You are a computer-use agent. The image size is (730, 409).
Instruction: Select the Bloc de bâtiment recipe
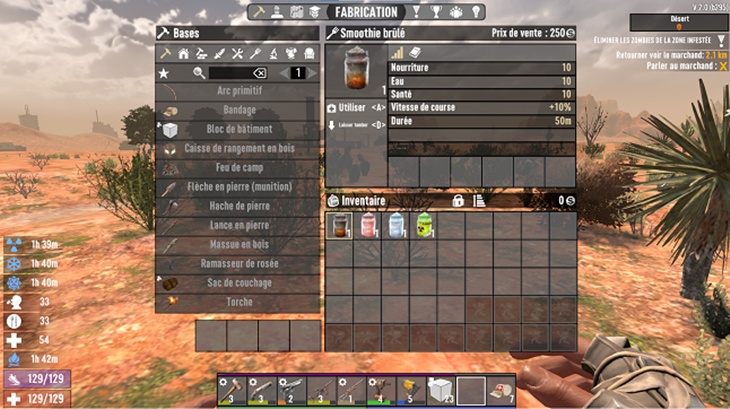click(238, 129)
